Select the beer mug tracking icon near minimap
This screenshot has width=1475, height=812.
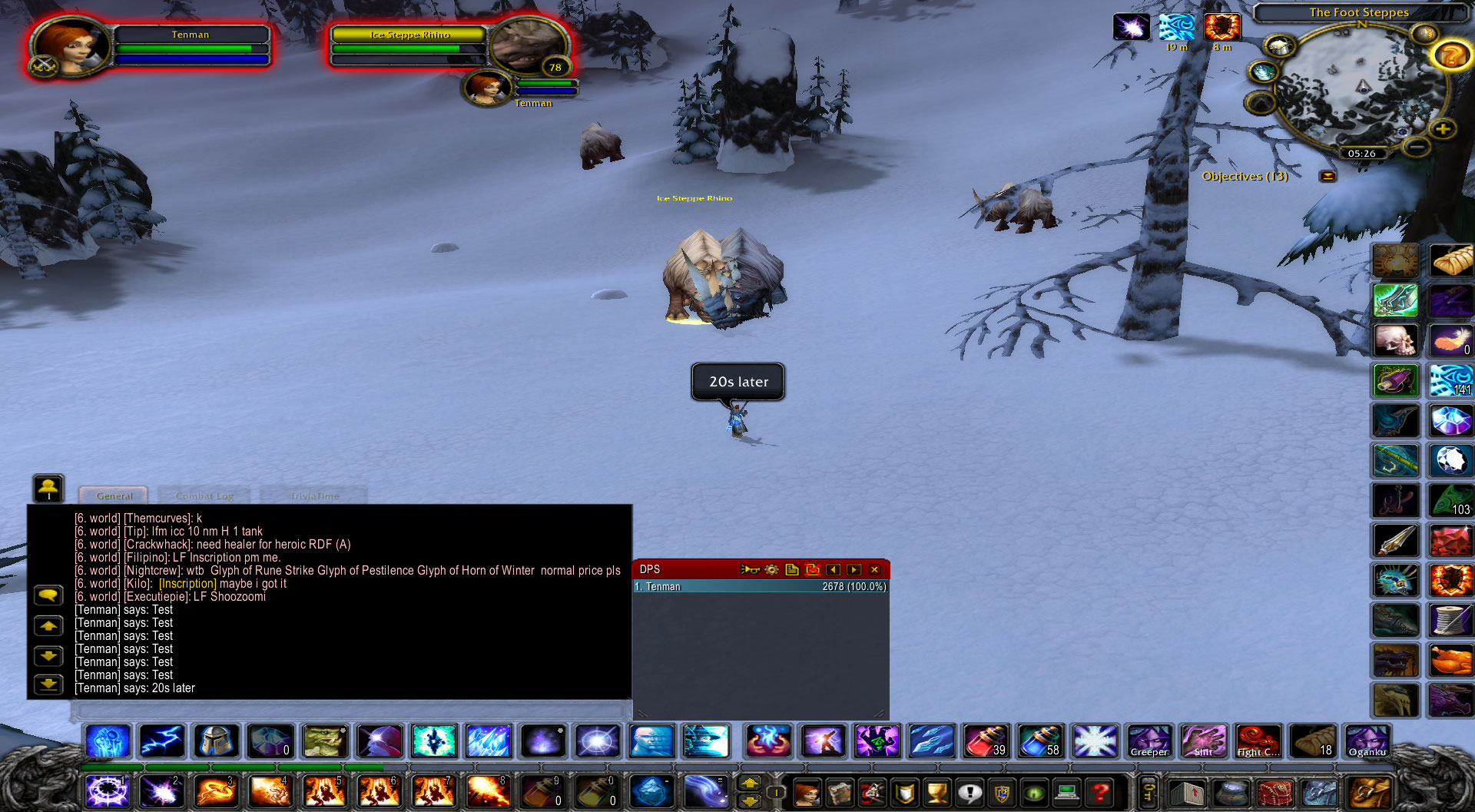coord(1279,46)
